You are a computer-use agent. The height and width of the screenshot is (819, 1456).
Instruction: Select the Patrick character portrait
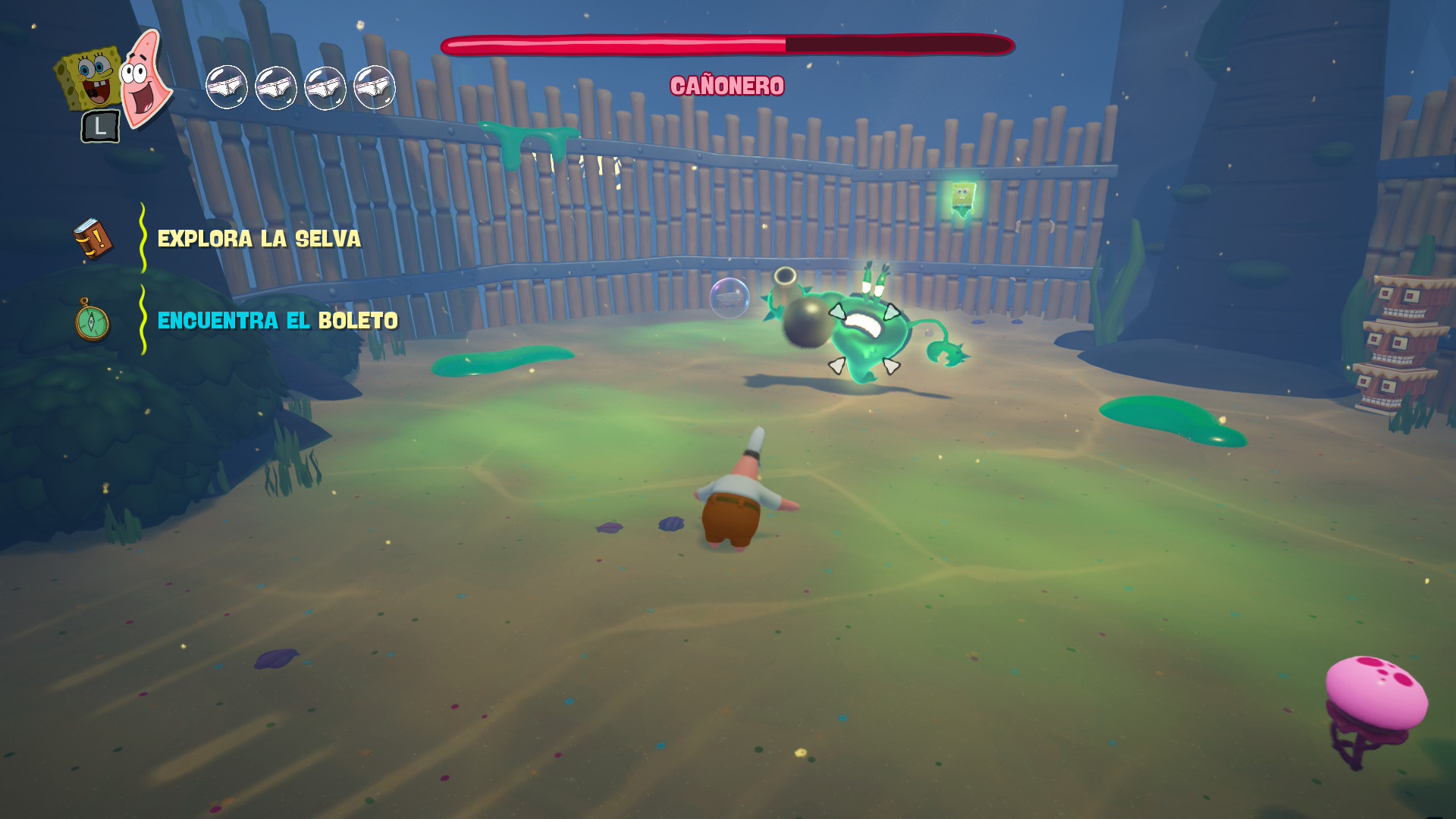pos(146,78)
